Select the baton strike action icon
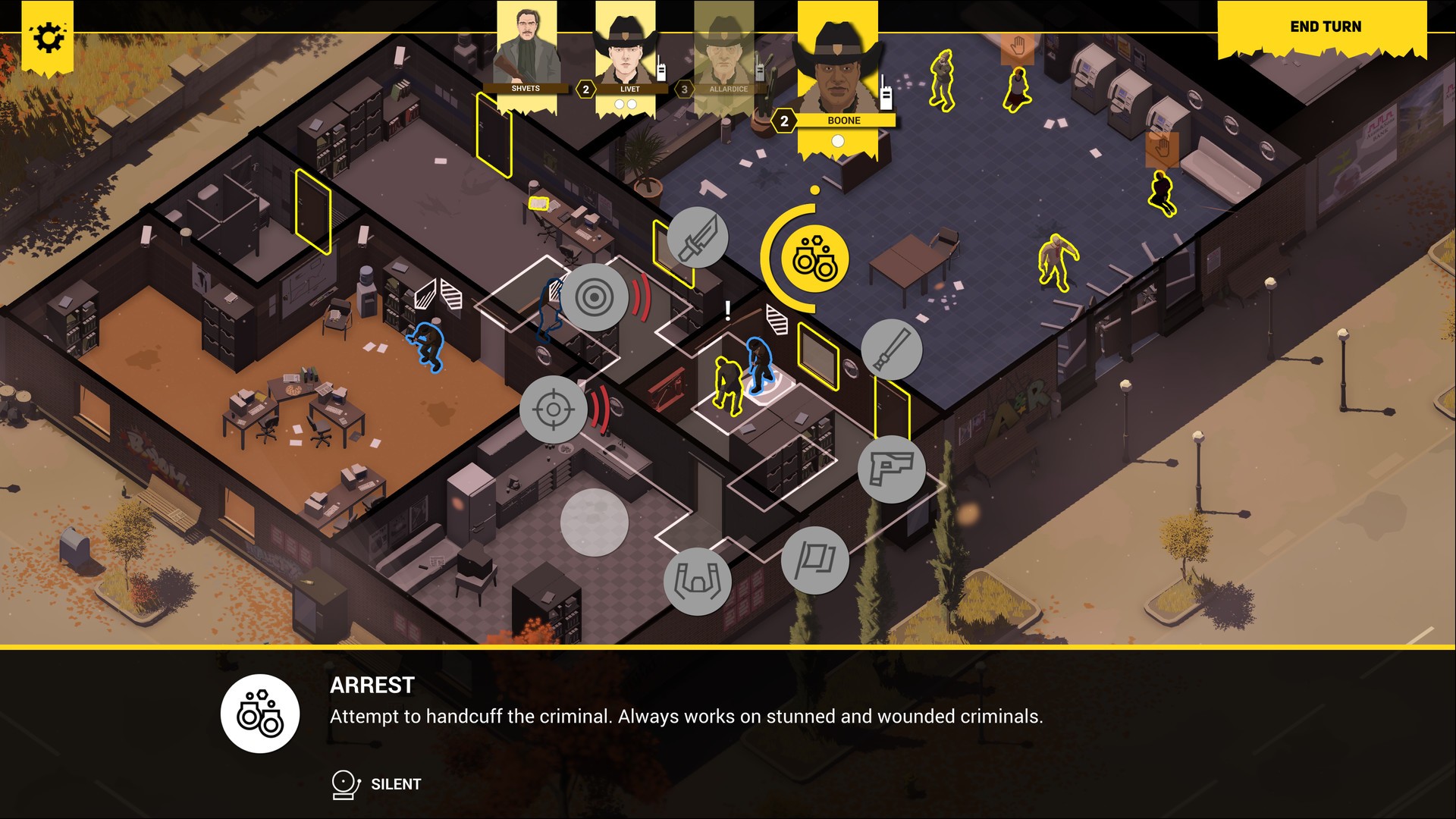1456x819 pixels. 891,350
